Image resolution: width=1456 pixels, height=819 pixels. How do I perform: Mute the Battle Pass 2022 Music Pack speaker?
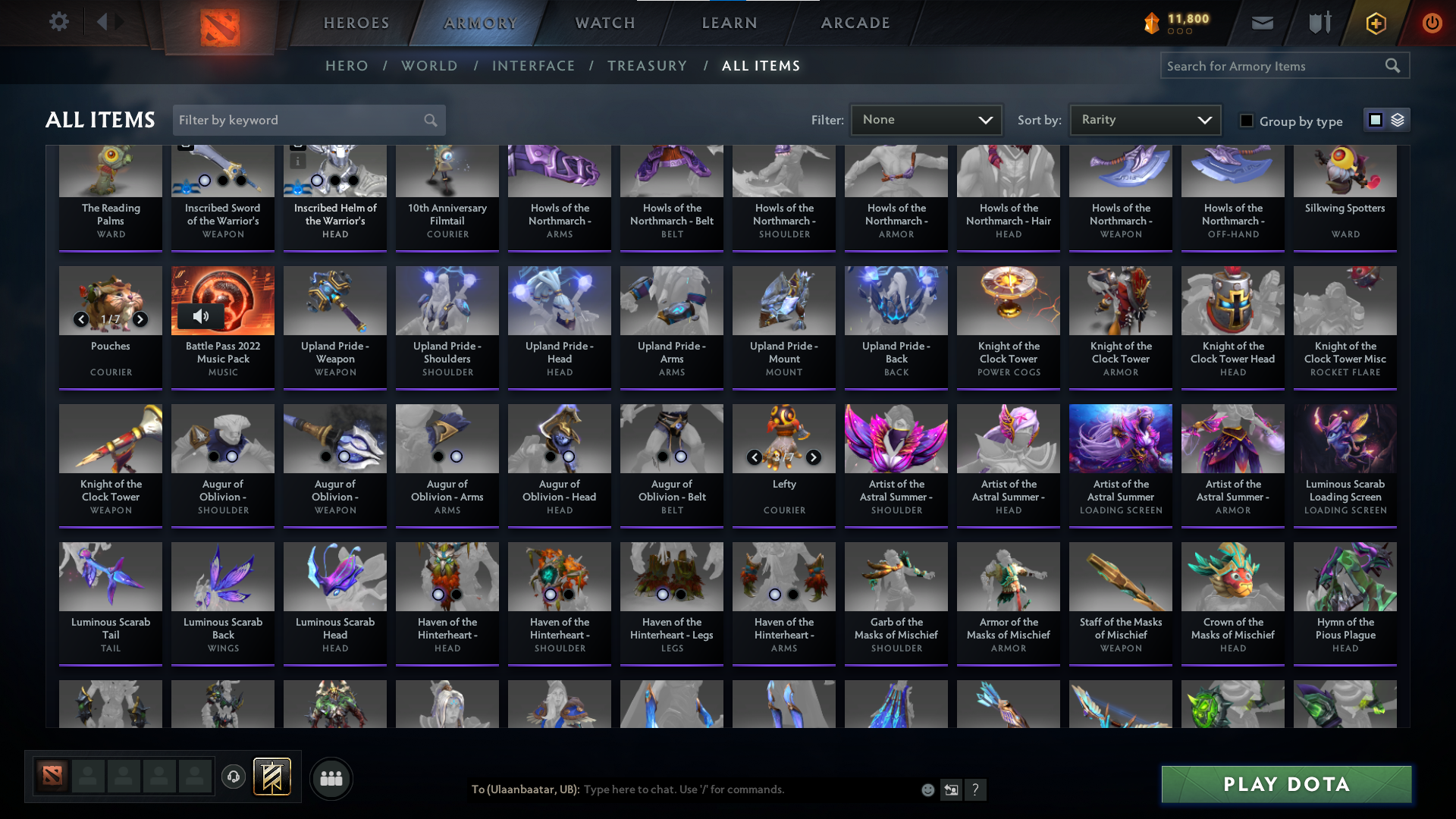pos(201,316)
